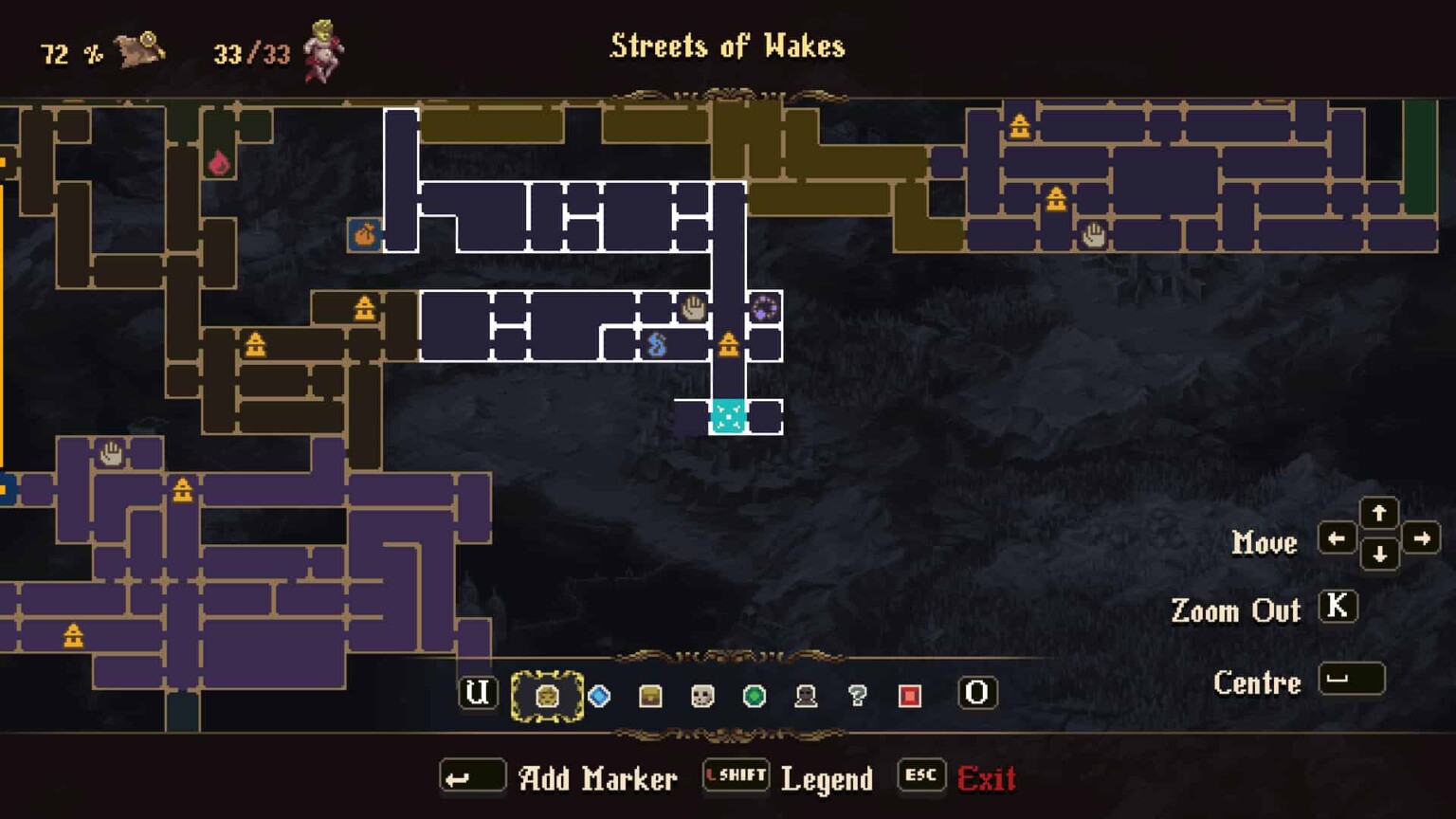
Task: Select the question mark marker
Action: pyautogui.click(x=856, y=694)
